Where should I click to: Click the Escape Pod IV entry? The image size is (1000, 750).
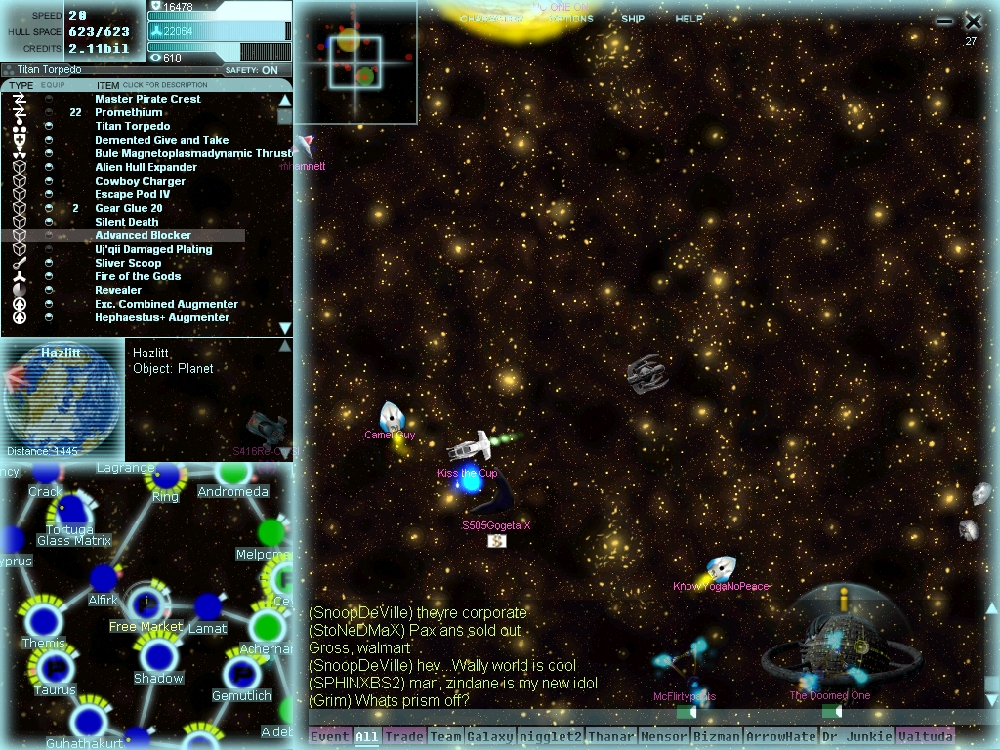[133, 195]
